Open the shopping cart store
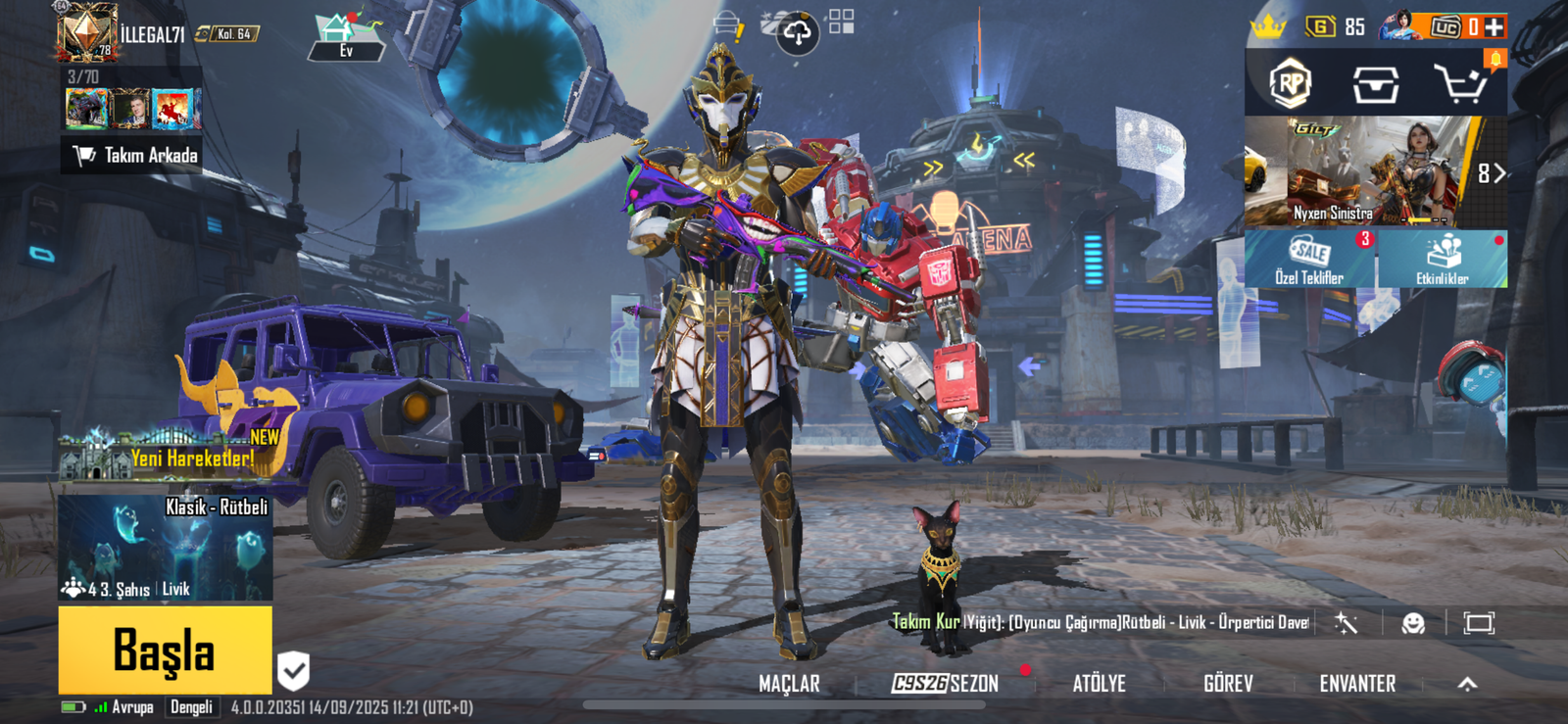The image size is (1568, 724). (x=1459, y=84)
